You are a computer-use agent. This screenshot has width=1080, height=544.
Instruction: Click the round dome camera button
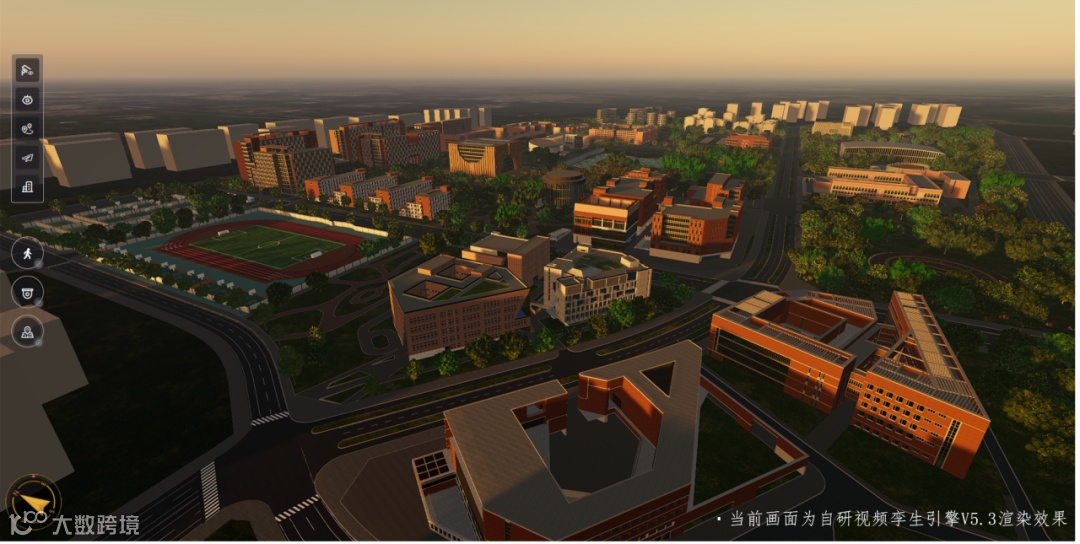click(27, 292)
